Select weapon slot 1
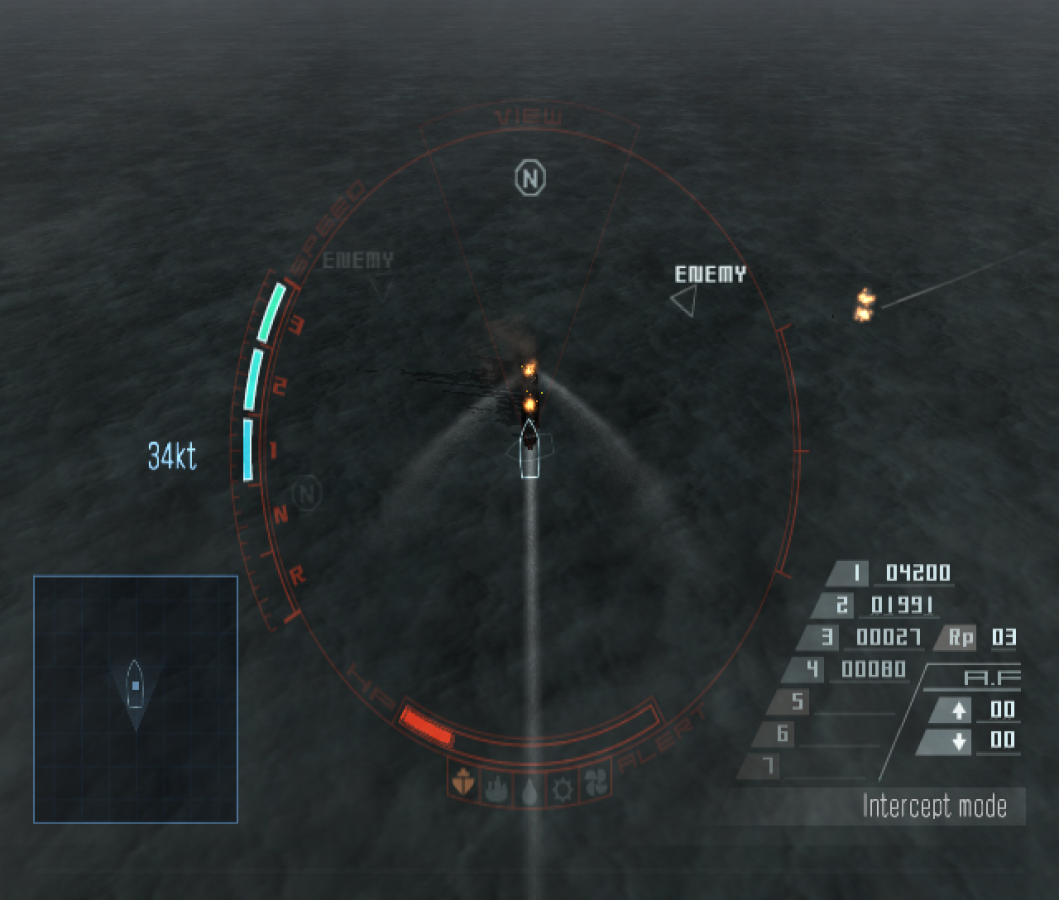 (x=856, y=573)
